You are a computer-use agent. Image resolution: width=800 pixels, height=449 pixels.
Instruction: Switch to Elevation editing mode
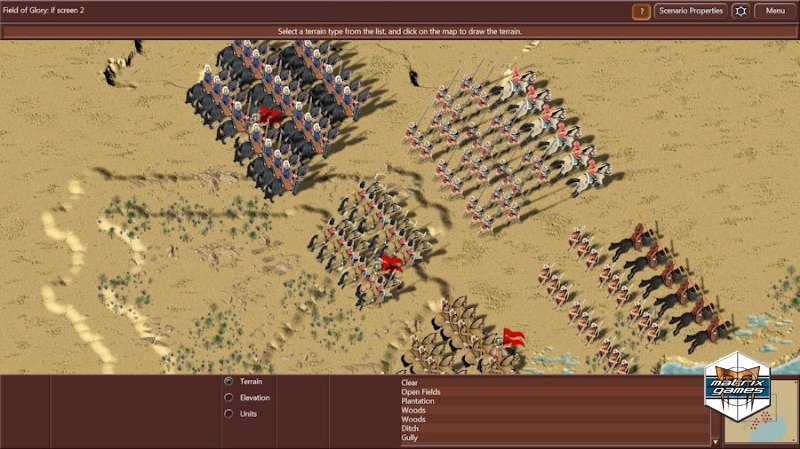click(229, 398)
